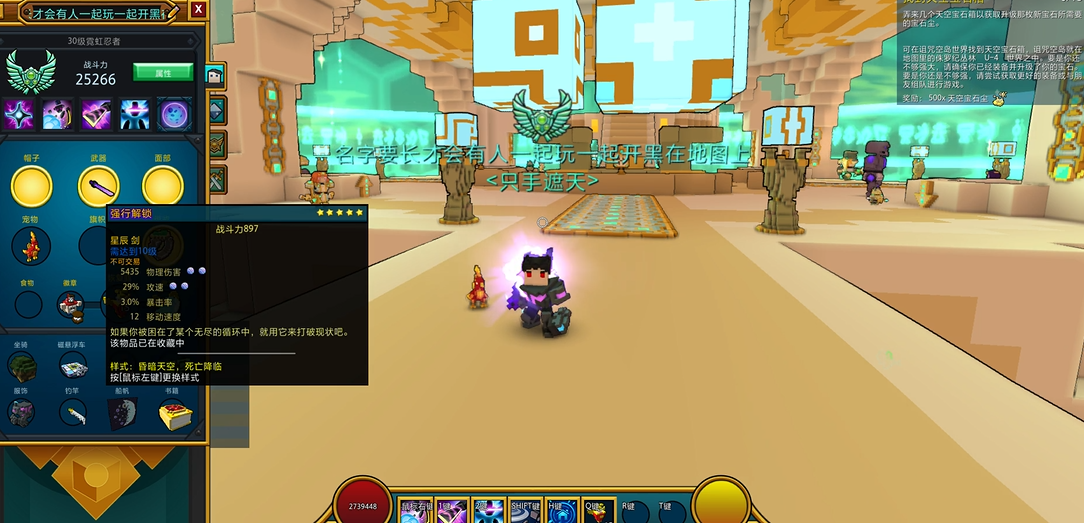1084x523 pixels.
Task: Use the H键 home teleport hotbar ability
Action: [x=561, y=510]
